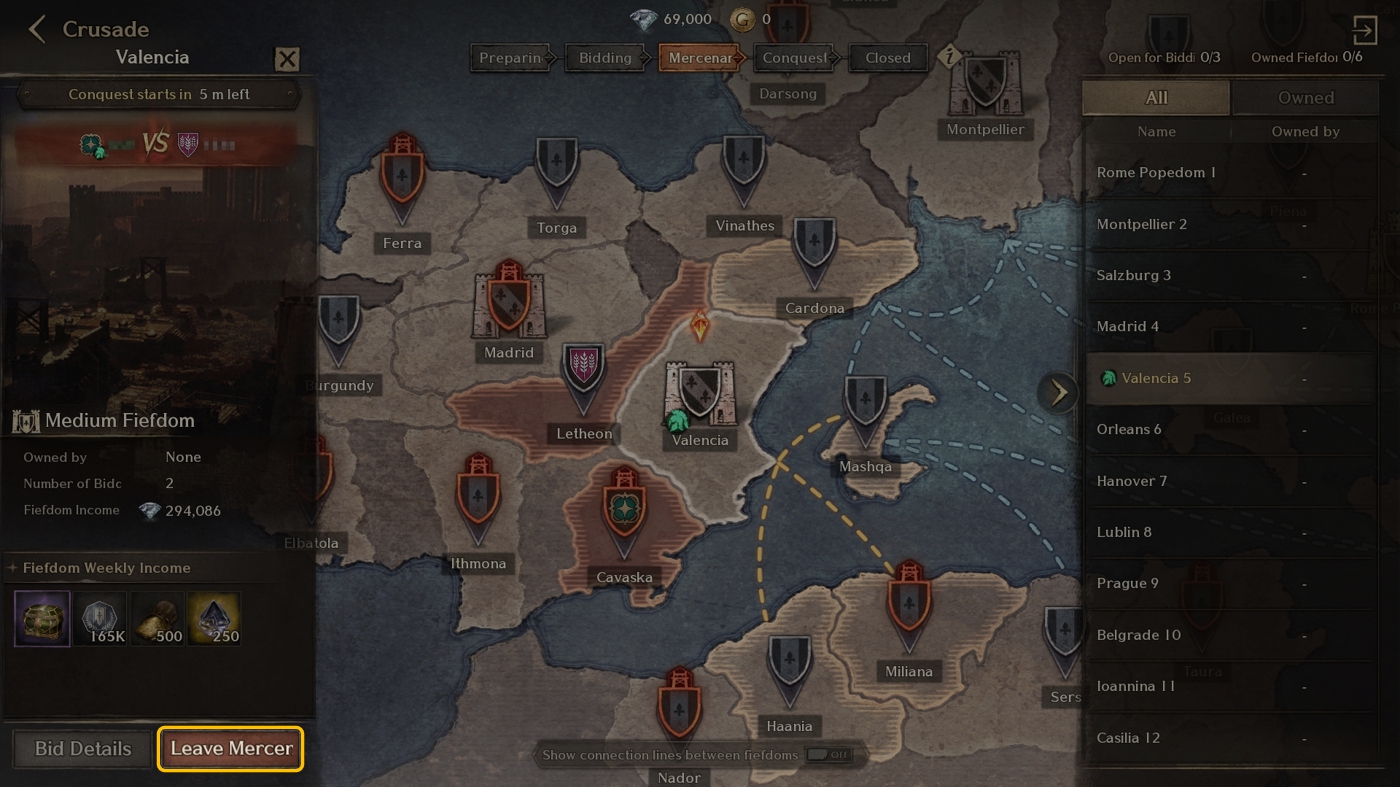Click the crystal income icon showing 250
This screenshot has height=787, width=1400.
[x=214, y=618]
